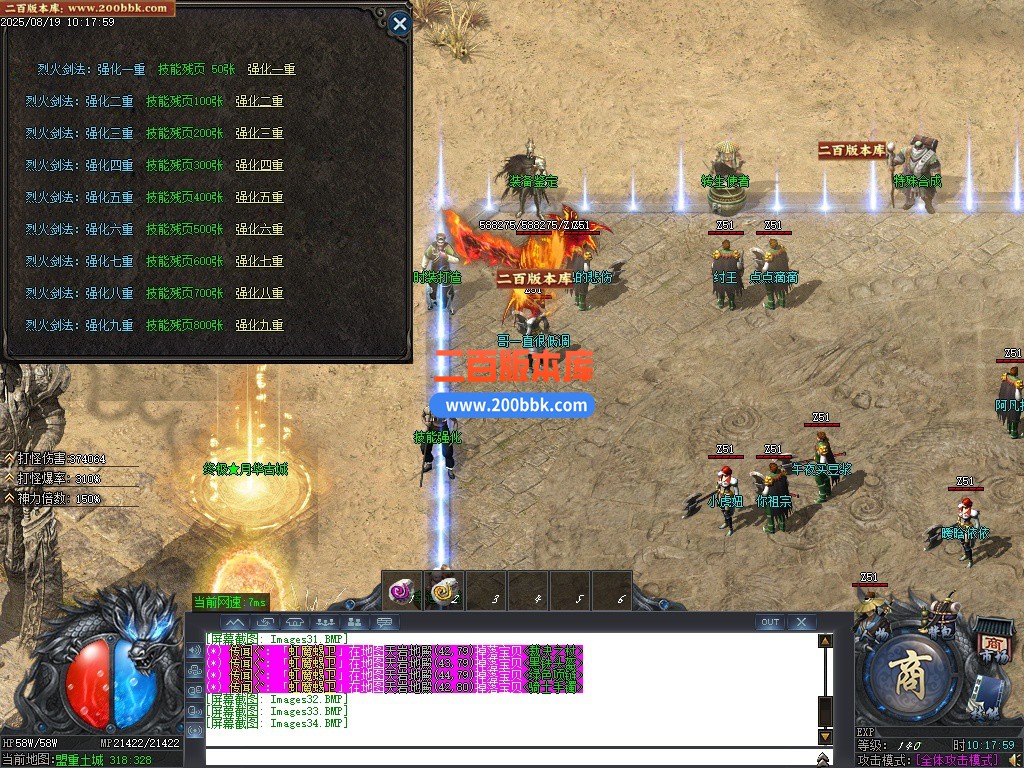Select the 强化三重 upgrade link
The width and height of the screenshot is (1024, 768).
[259, 133]
